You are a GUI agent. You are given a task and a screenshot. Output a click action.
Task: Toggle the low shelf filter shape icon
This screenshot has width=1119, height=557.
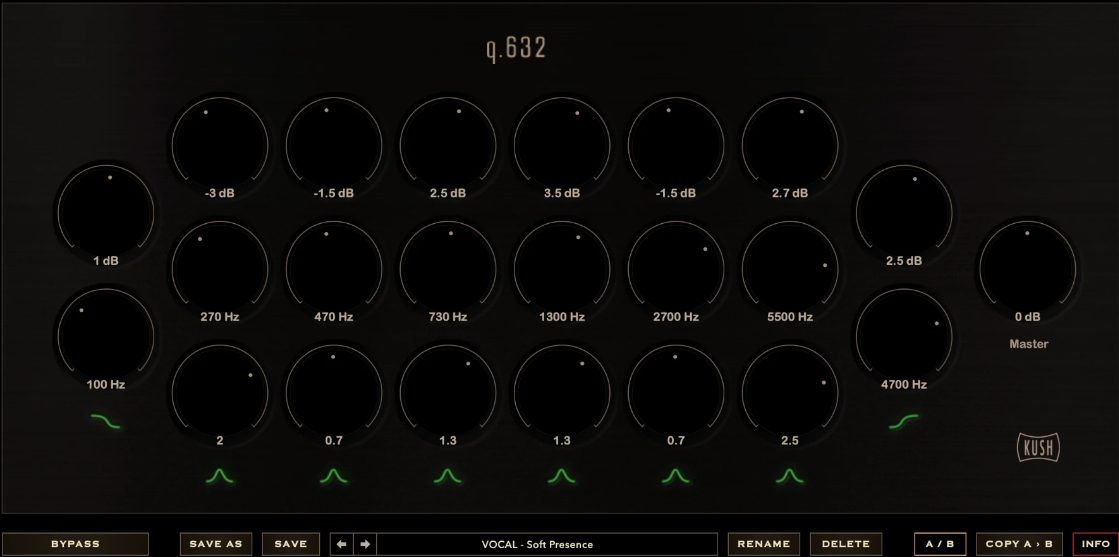click(x=105, y=421)
